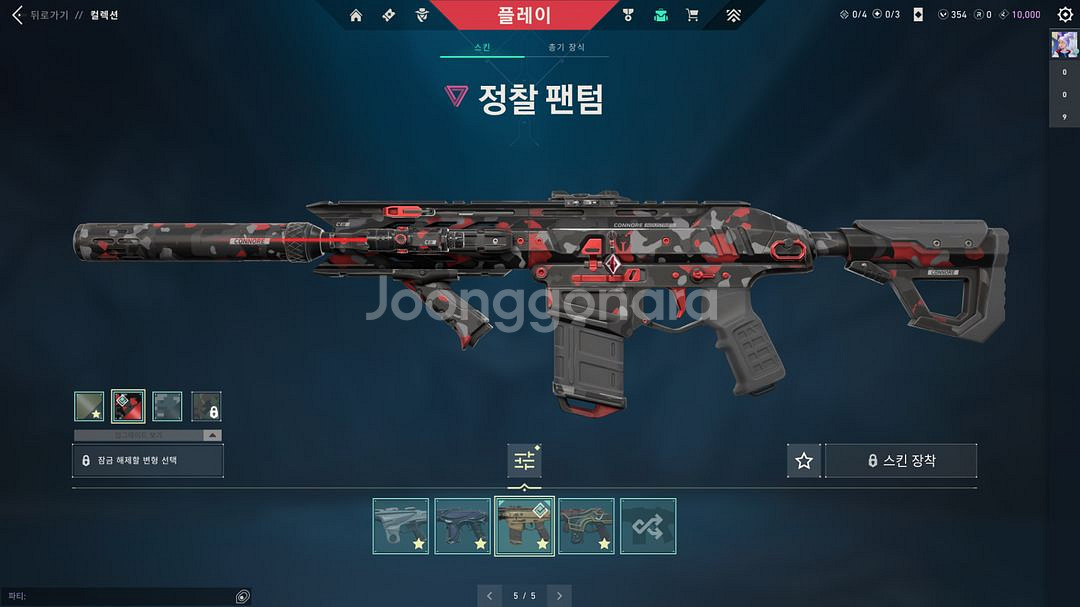Screen dimensions: 1080x607
Task: Open the store shopping cart icon
Action: coord(692,15)
